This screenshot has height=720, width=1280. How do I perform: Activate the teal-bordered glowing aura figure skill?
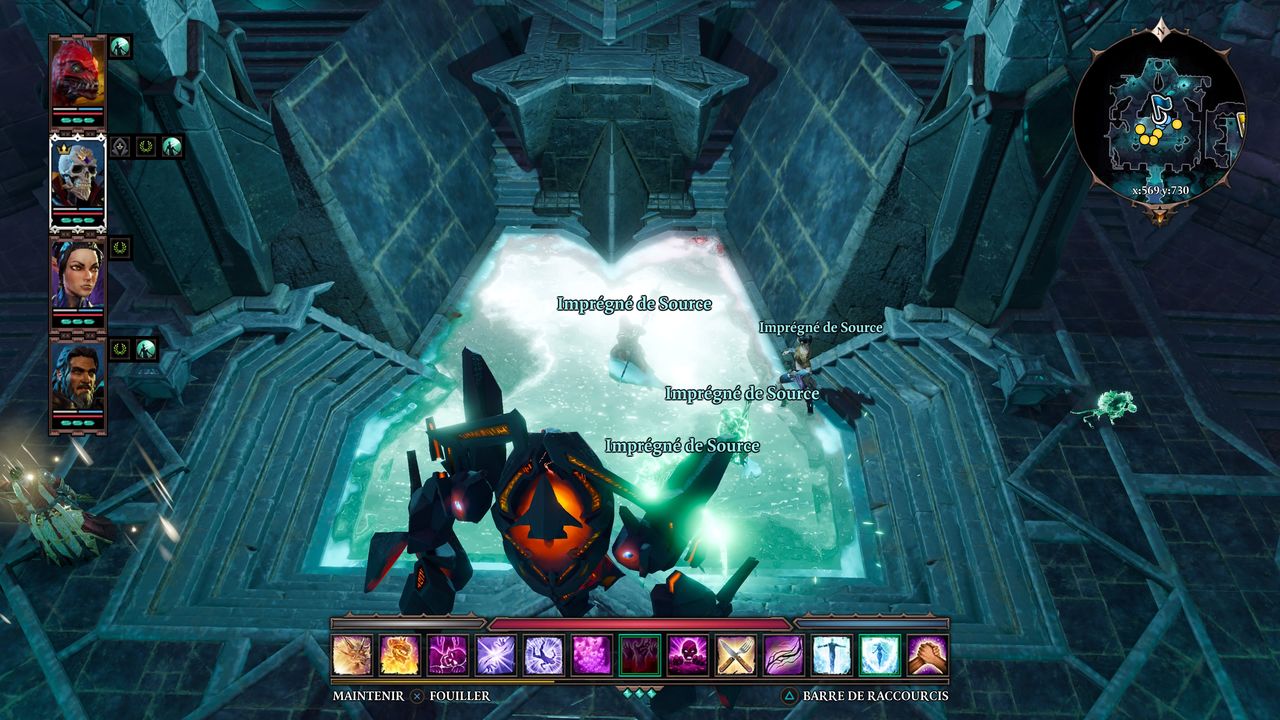879,655
